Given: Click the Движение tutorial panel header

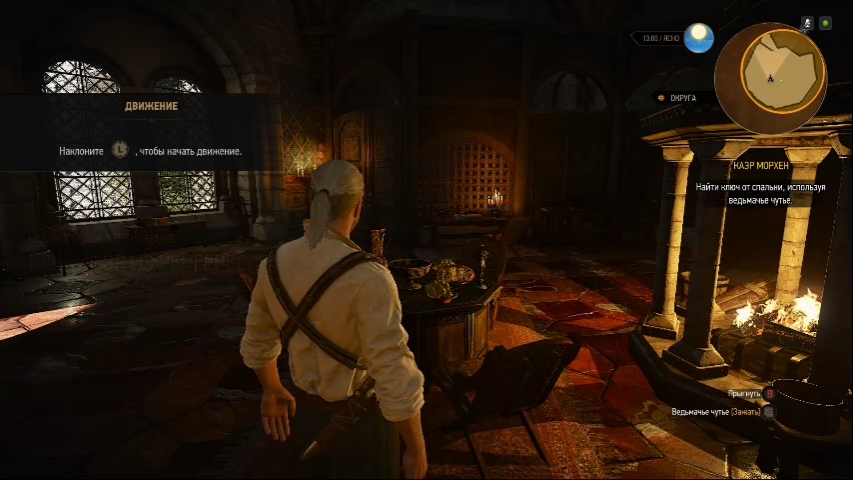Looking at the screenshot, I should (x=151, y=106).
